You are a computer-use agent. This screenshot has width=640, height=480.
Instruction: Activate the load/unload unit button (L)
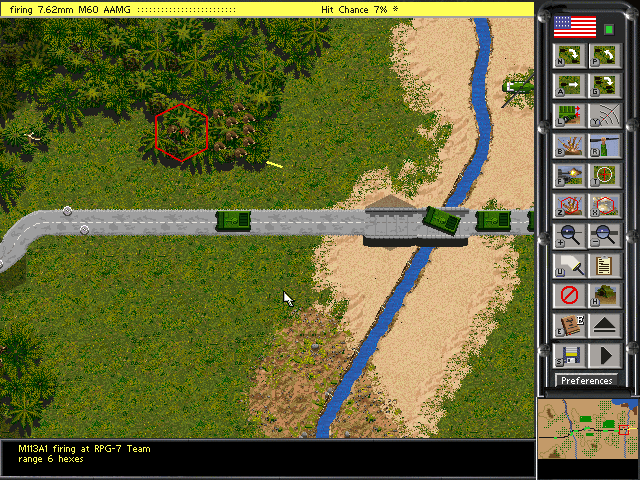[569, 116]
